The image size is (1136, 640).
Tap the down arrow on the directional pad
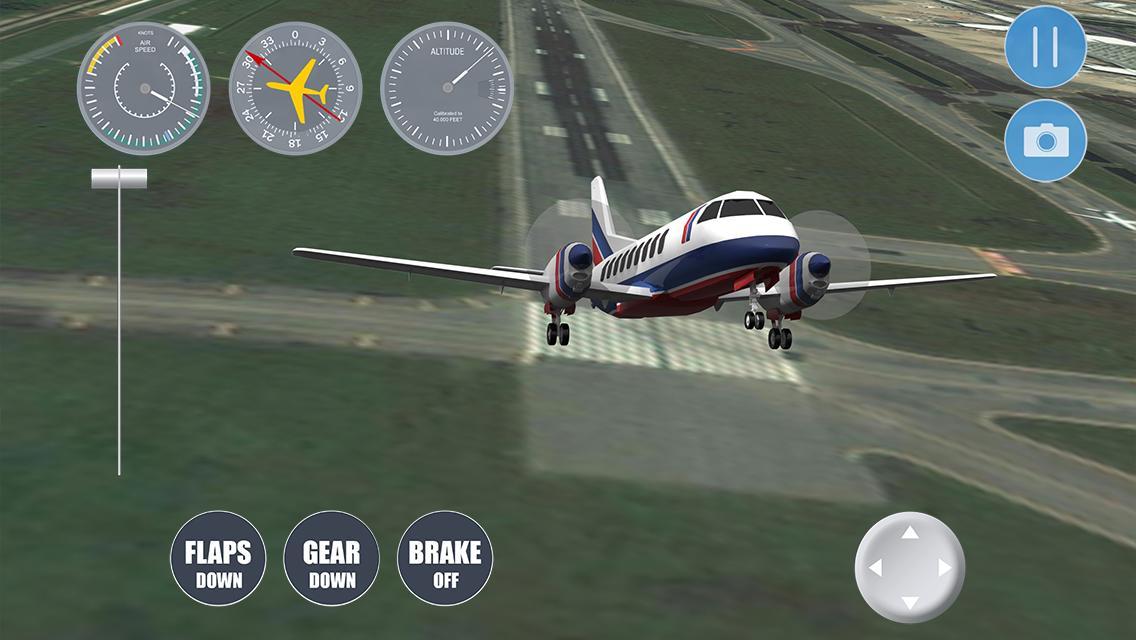click(x=910, y=602)
